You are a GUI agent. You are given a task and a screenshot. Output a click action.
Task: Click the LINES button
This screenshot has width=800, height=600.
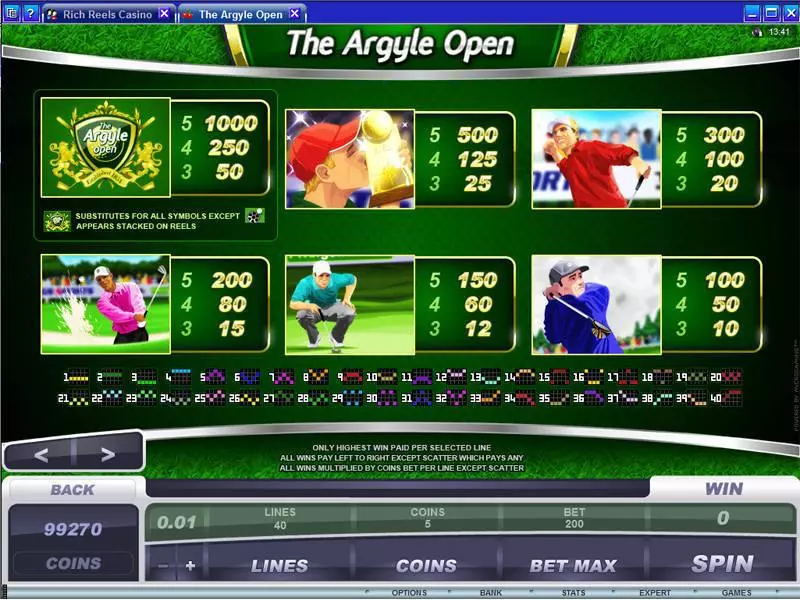(x=279, y=566)
